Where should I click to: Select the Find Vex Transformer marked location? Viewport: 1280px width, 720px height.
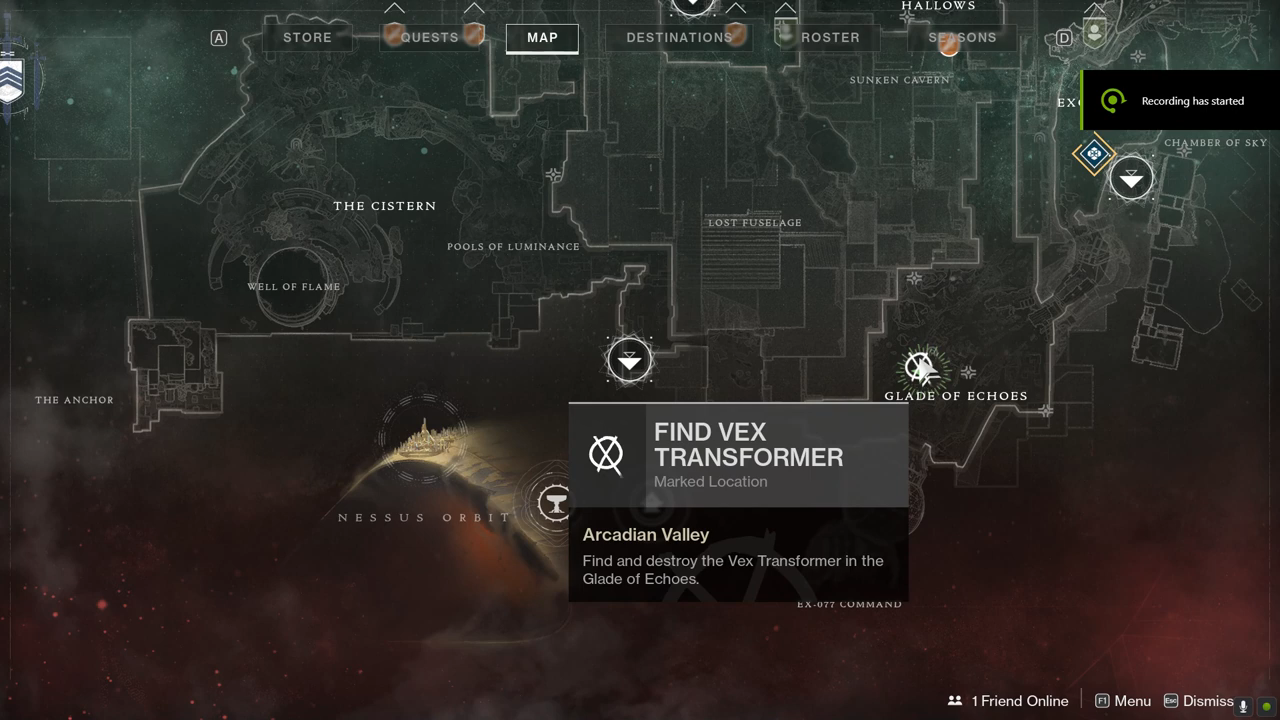click(x=738, y=455)
